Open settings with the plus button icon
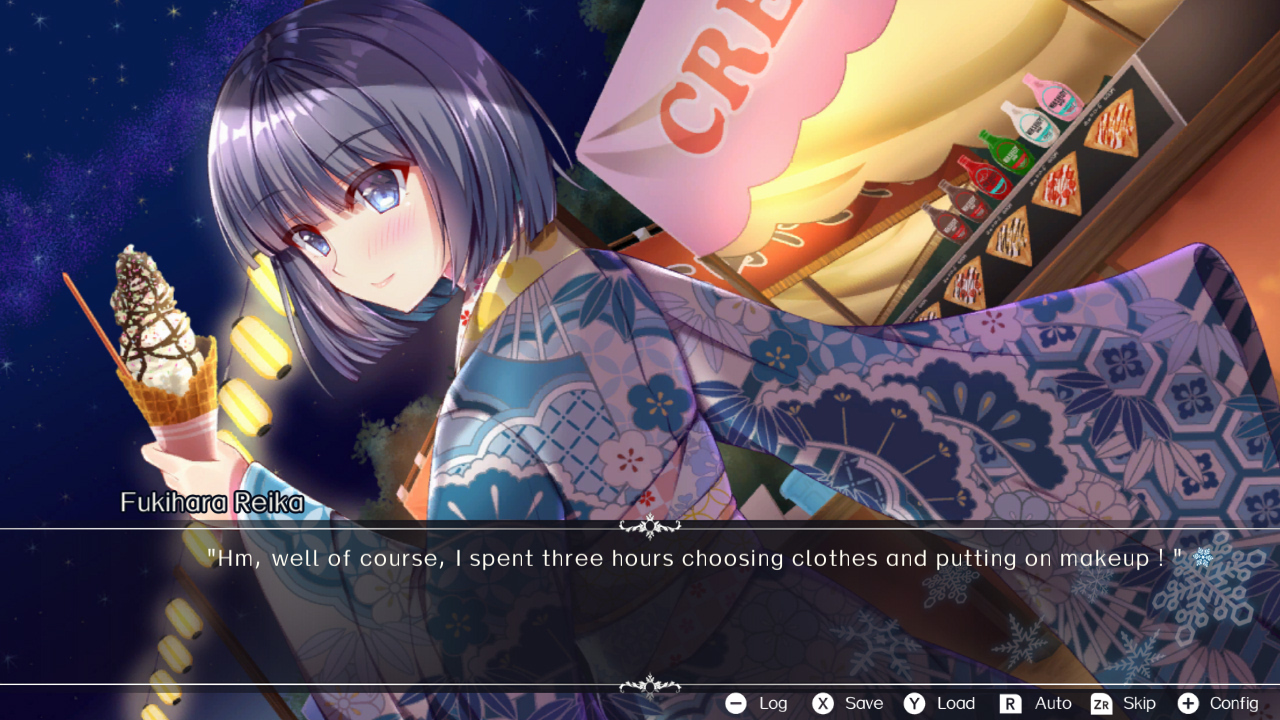1280x720 pixels. 1187,703
